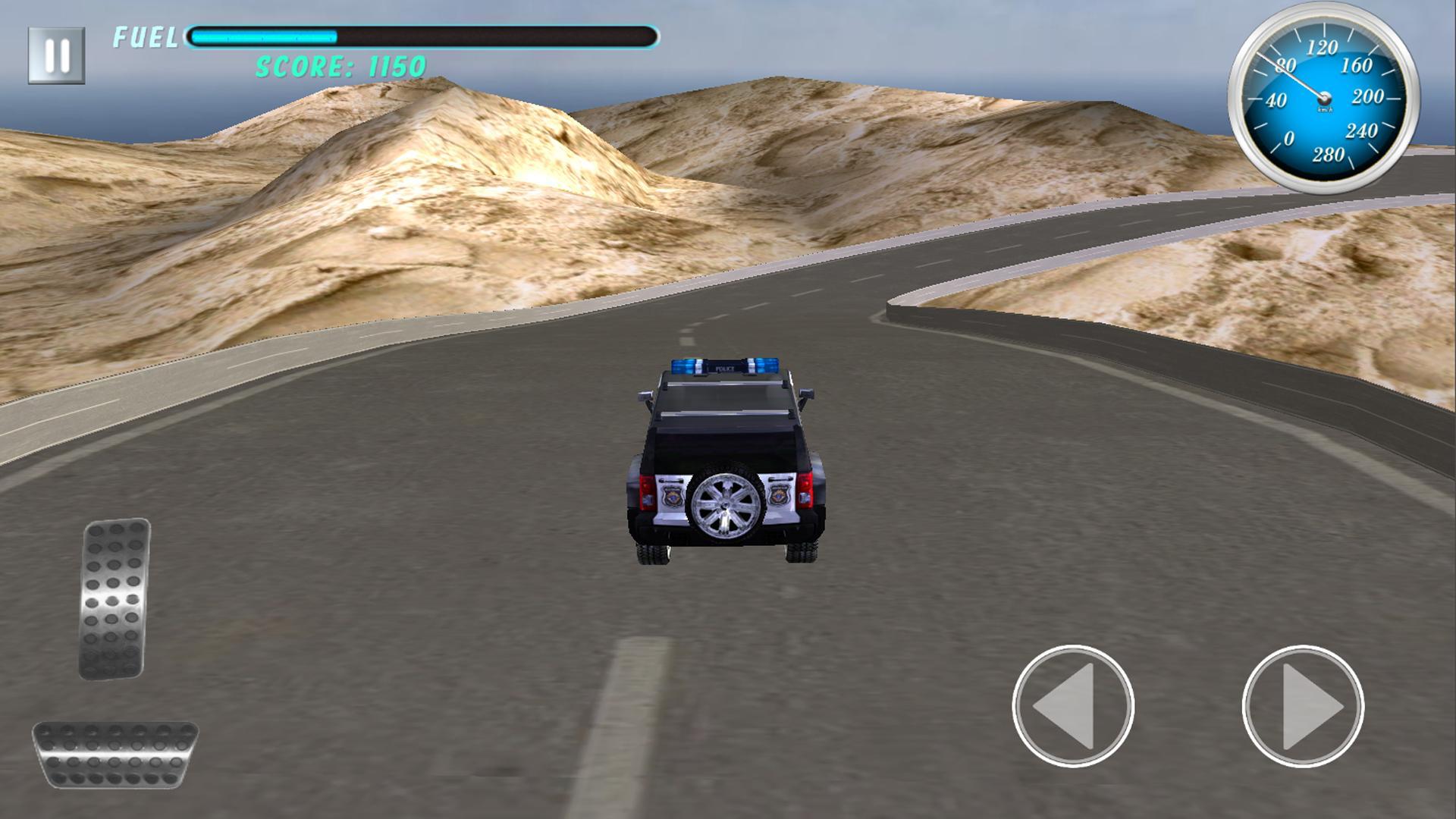
Task: Toggle the pause state of the game
Action: [x=57, y=53]
